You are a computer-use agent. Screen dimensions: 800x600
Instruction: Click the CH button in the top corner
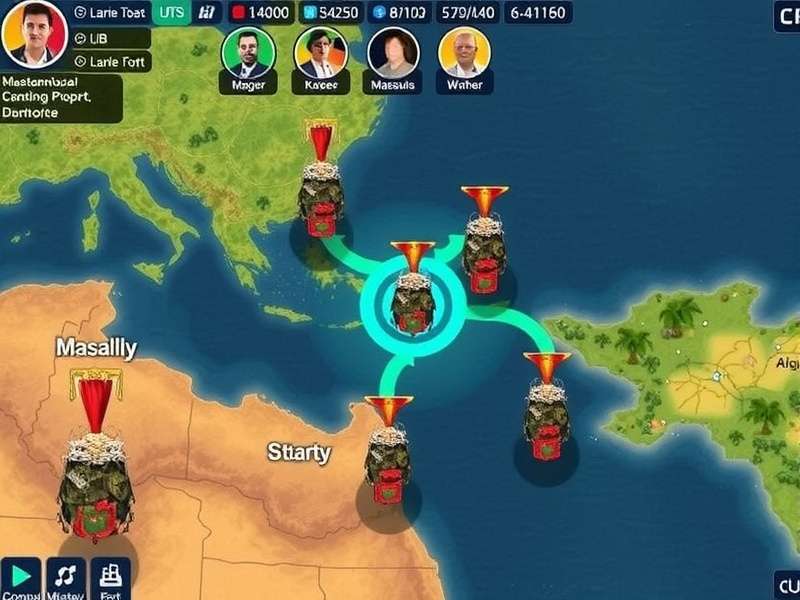[x=786, y=15]
